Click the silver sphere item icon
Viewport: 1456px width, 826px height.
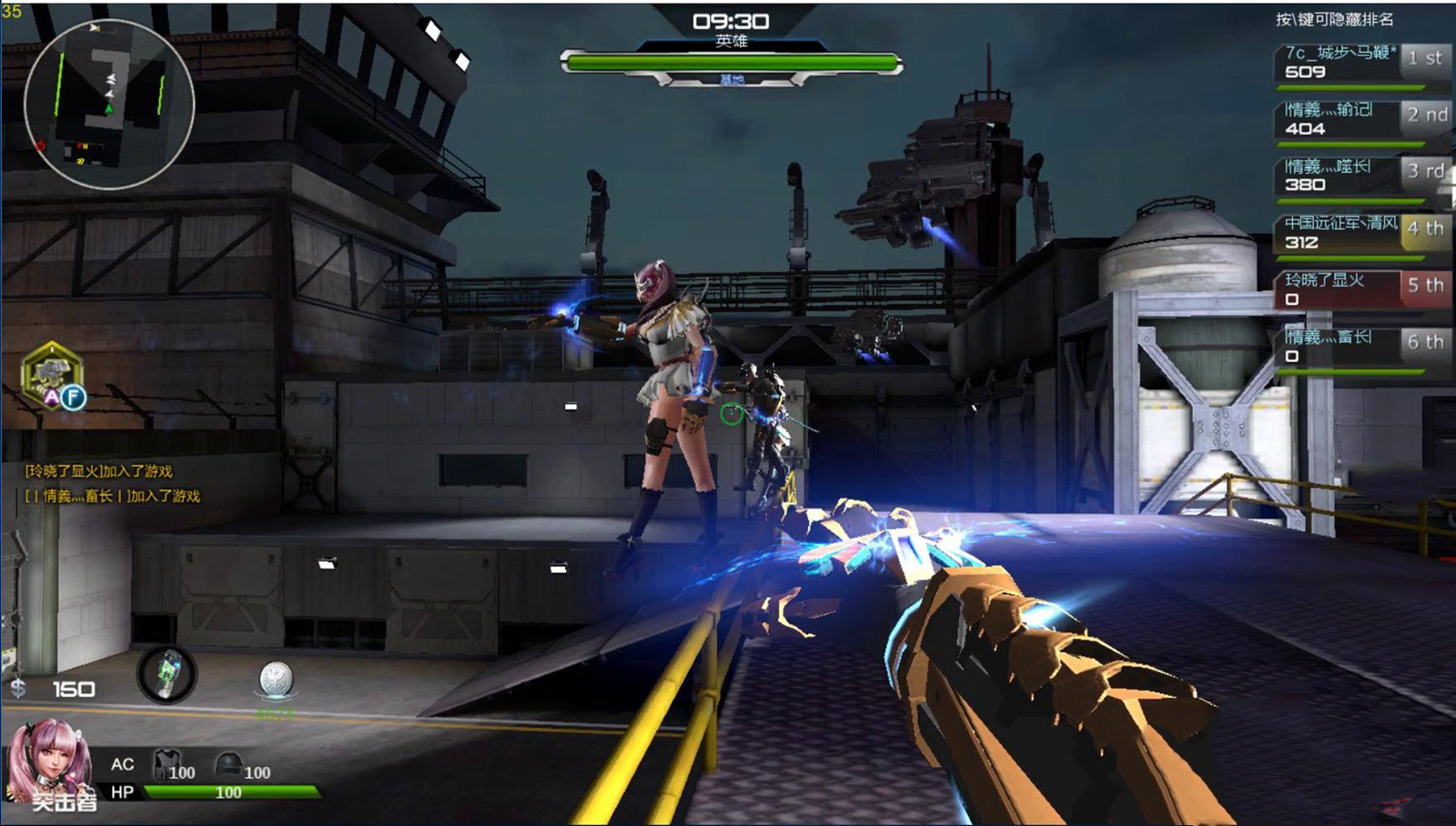tap(276, 679)
